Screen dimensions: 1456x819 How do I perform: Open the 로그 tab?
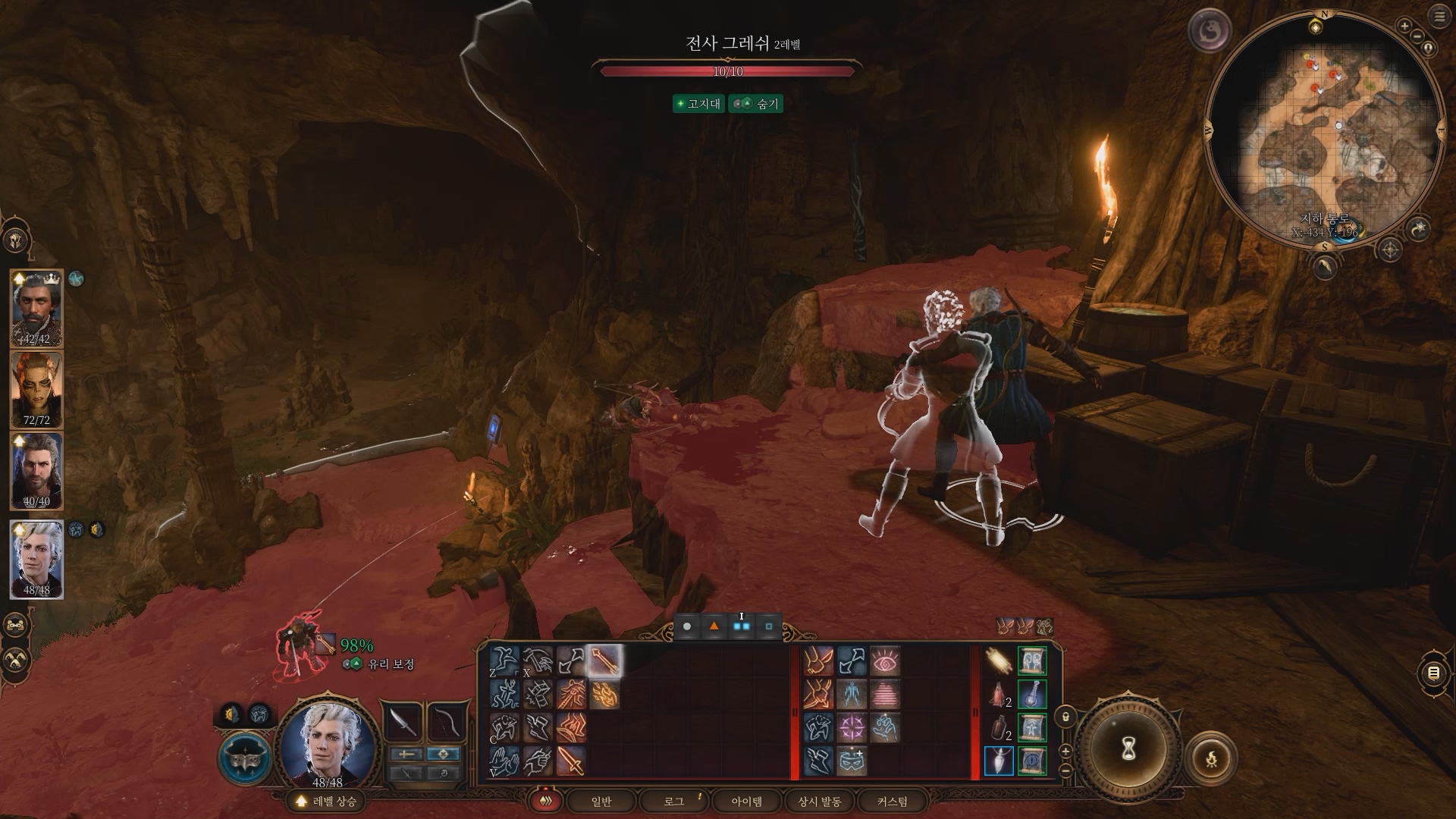(x=673, y=801)
